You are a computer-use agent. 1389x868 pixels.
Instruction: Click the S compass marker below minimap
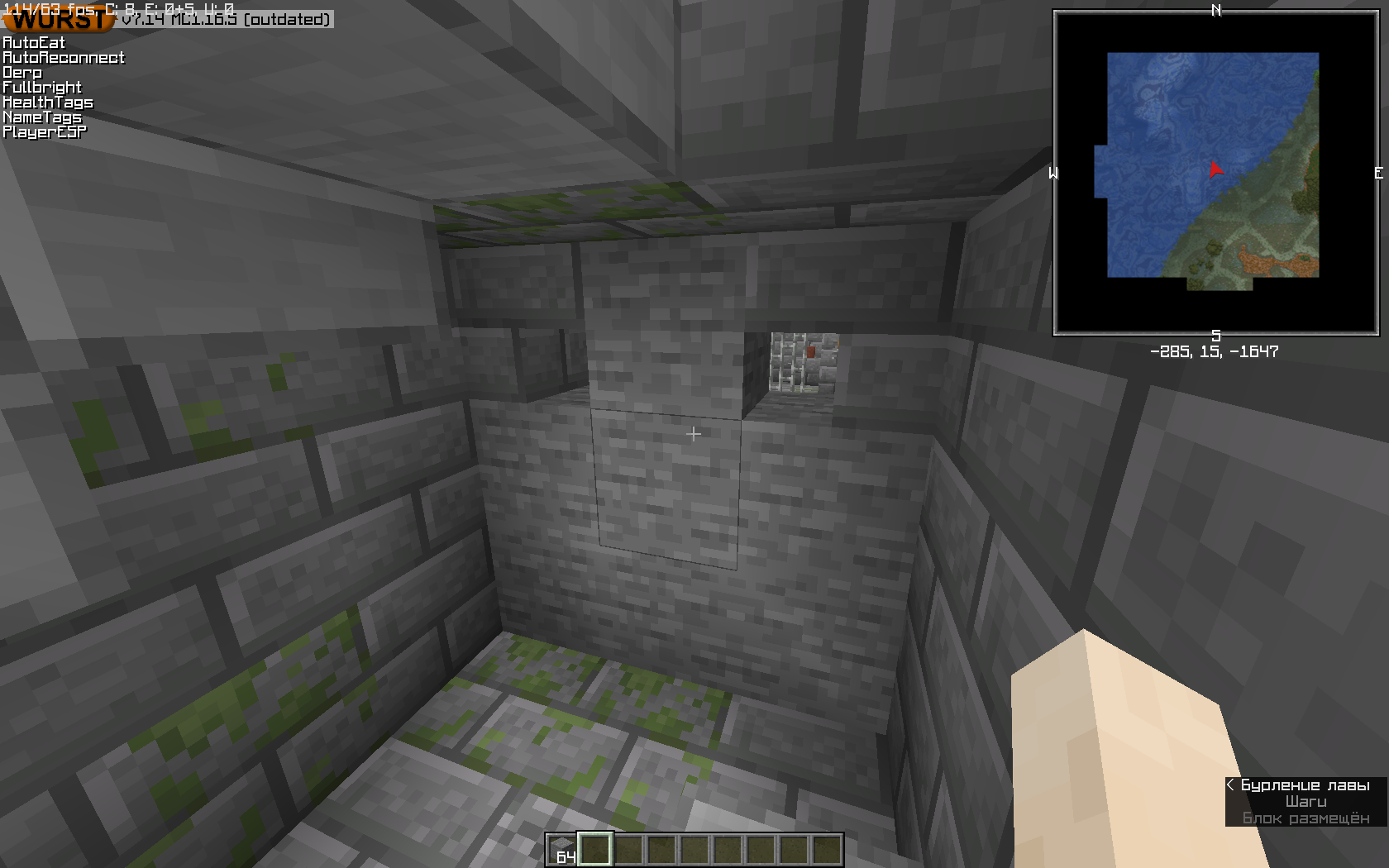click(x=1215, y=335)
